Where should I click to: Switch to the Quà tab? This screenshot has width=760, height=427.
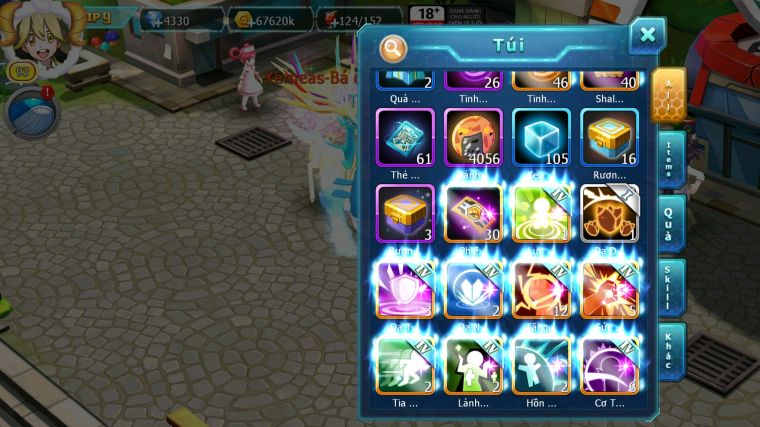(x=671, y=223)
